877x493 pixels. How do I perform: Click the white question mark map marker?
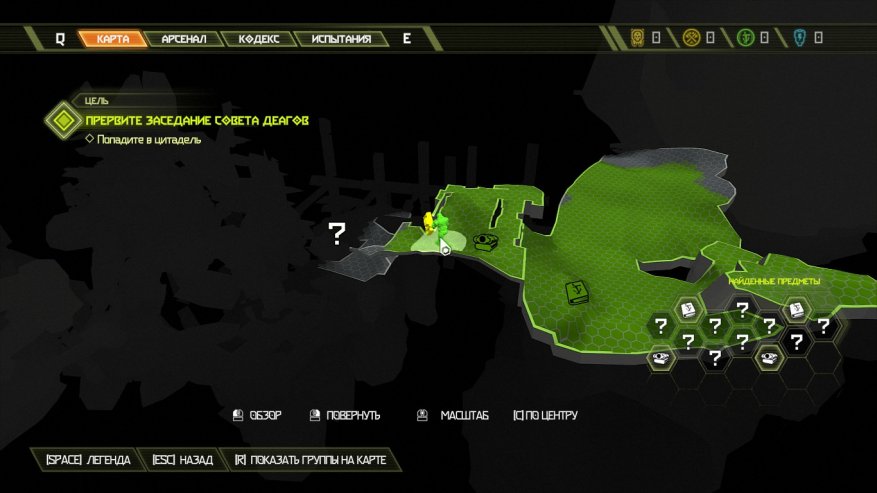coord(337,235)
